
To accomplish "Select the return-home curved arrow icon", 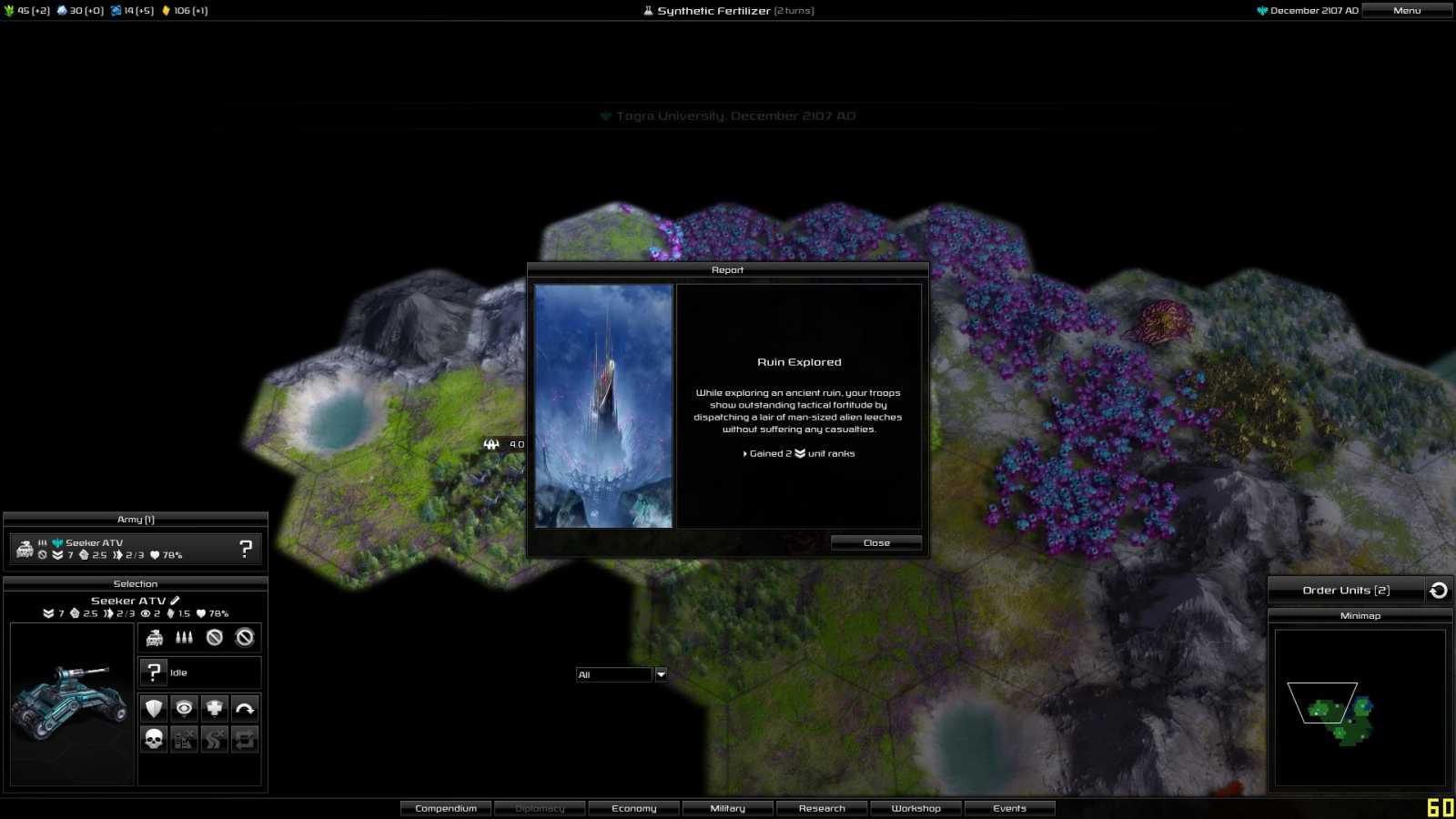I will coord(244,708).
